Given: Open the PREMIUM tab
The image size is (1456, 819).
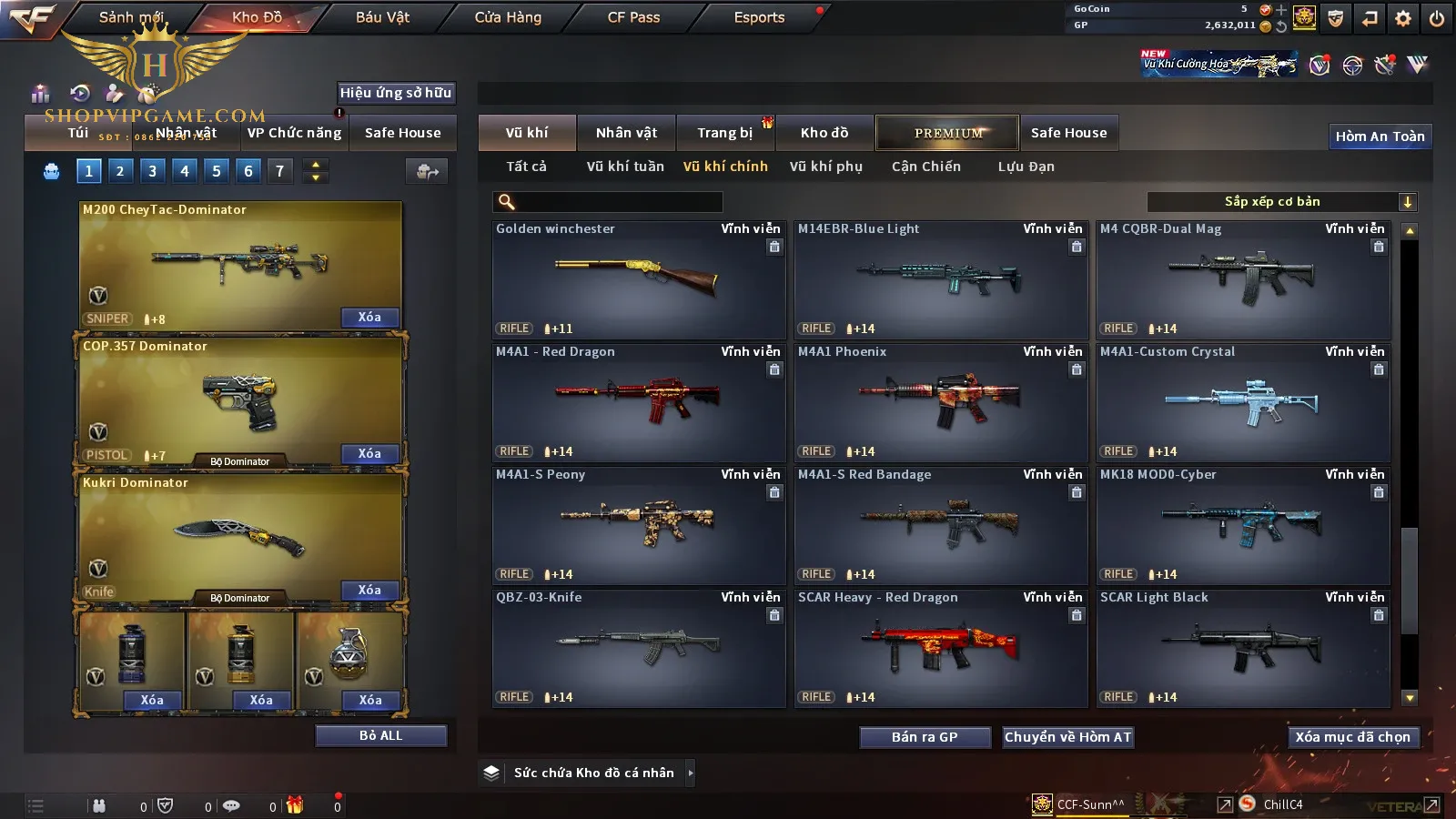Looking at the screenshot, I should click(x=947, y=133).
